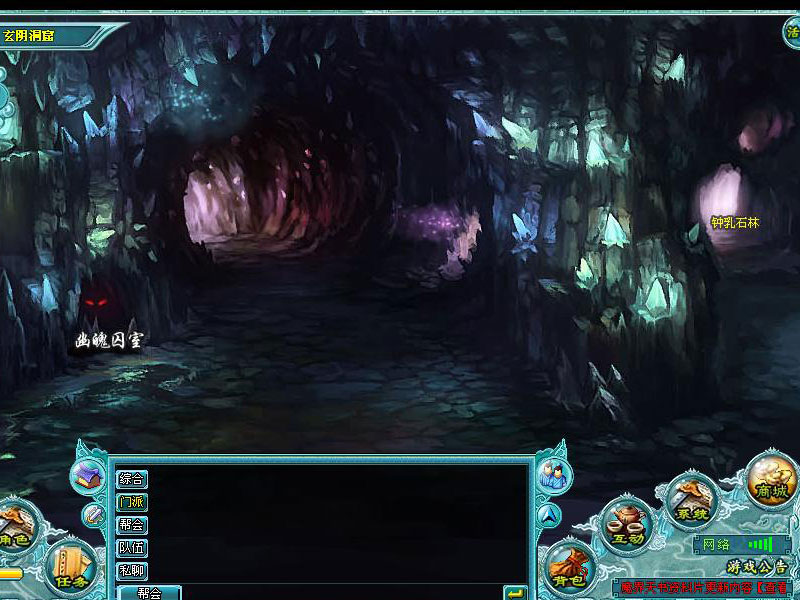Viewport: 800px width, 600px height.
Task: Switch chat to the 综合 general tab
Action: pos(132,479)
